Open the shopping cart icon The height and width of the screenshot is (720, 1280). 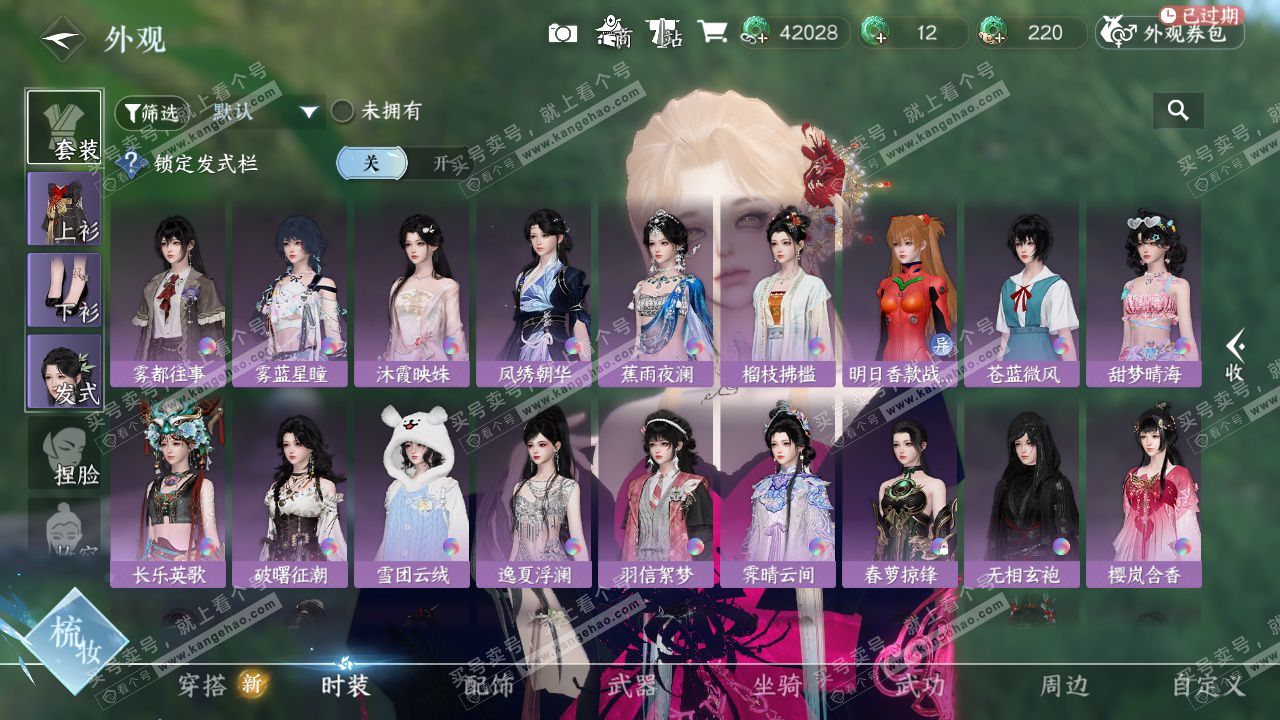(x=712, y=33)
